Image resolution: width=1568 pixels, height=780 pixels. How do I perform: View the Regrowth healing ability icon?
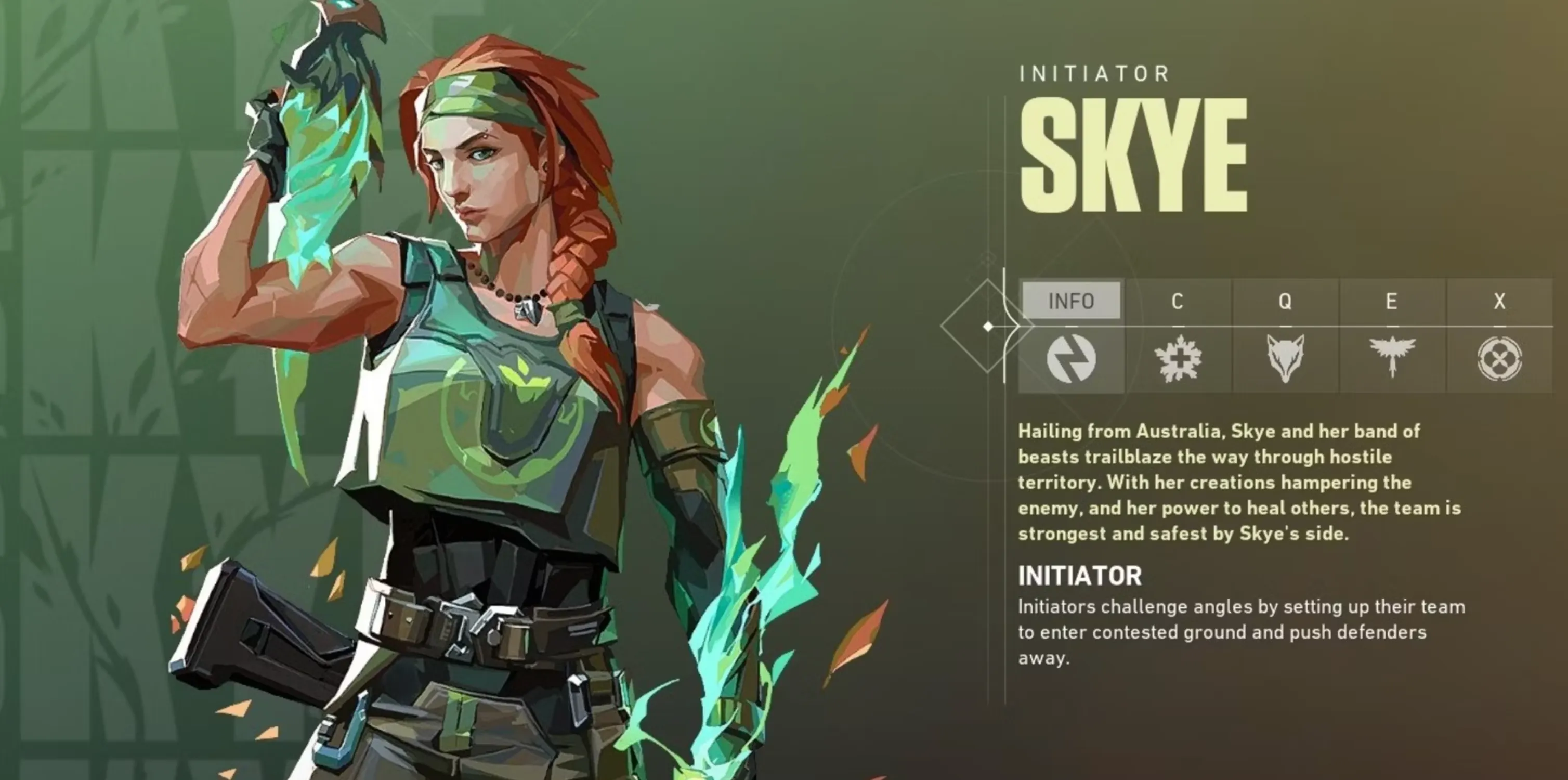[x=1177, y=359]
